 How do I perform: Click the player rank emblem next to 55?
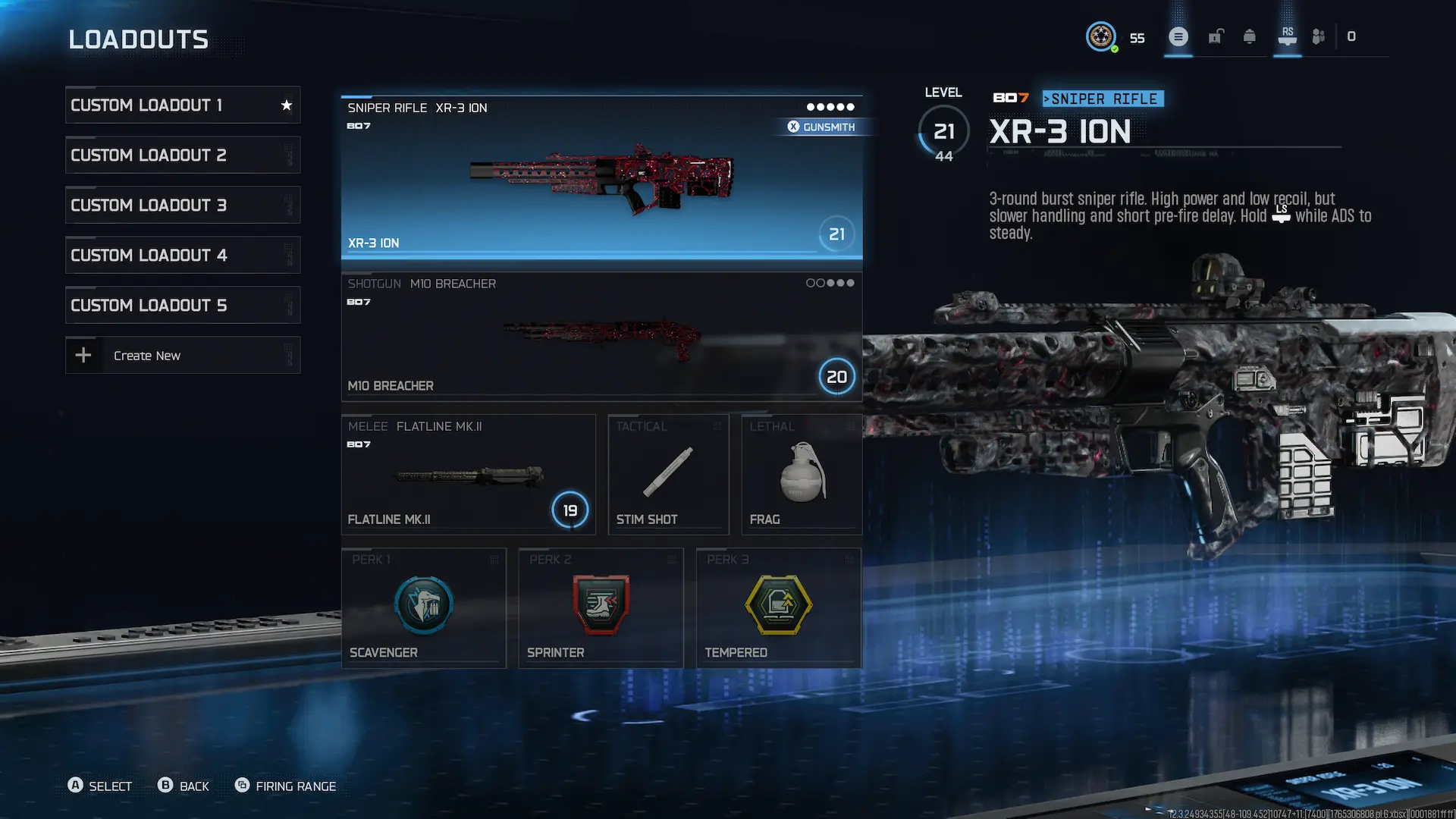[1101, 36]
